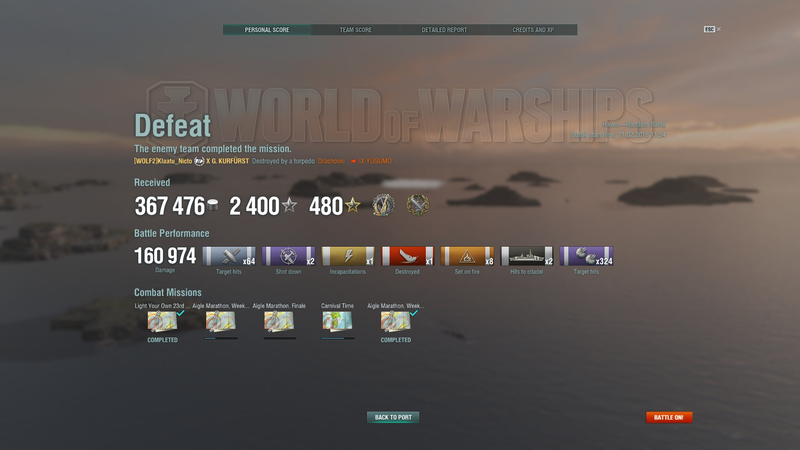The height and width of the screenshot is (450, 800).
Task: Select the Incapacitations lightning ribbon
Action: [x=348, y=256]
